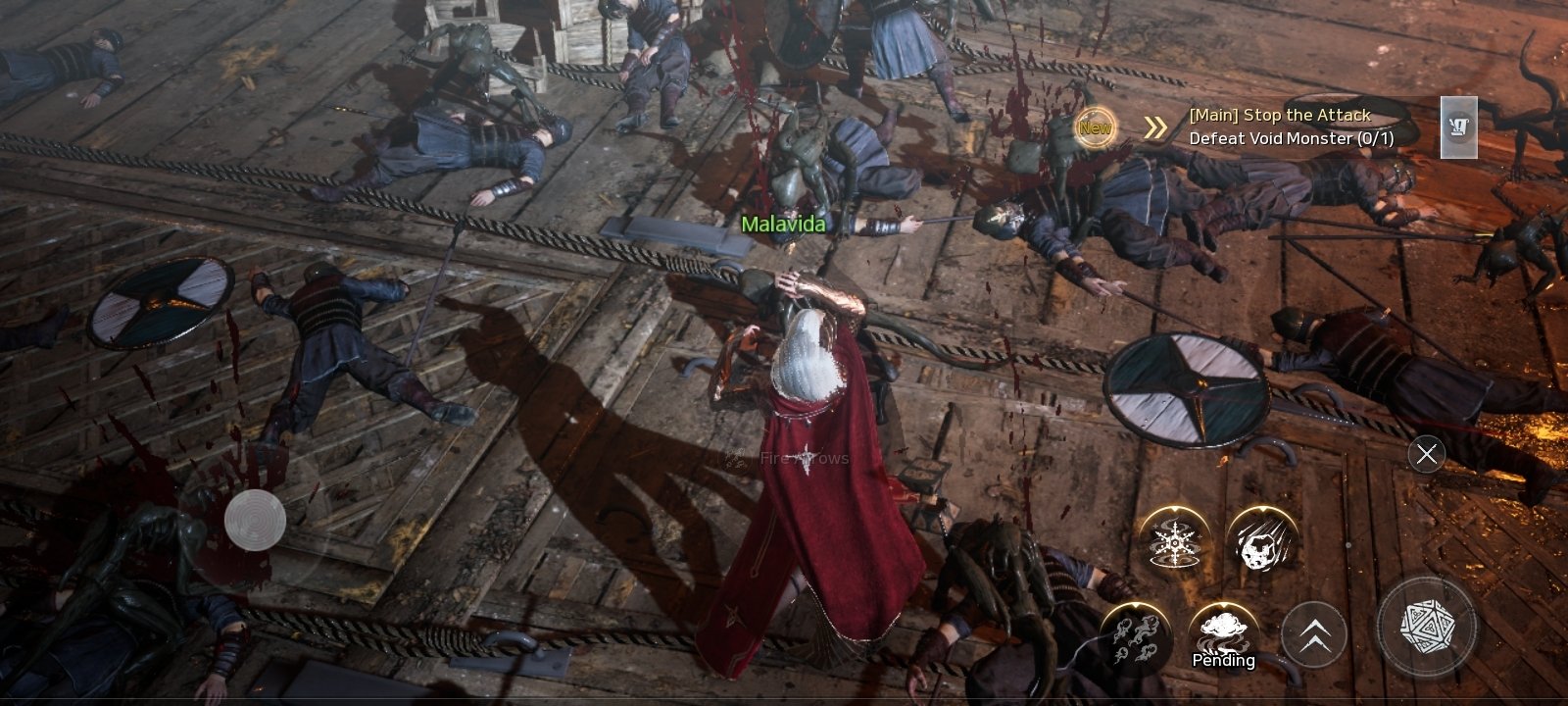Image resolution: width=1568 pixels, height=706 pixels.
Task: Click the double-arrow next to the quest title
Action: [1156, 127]
